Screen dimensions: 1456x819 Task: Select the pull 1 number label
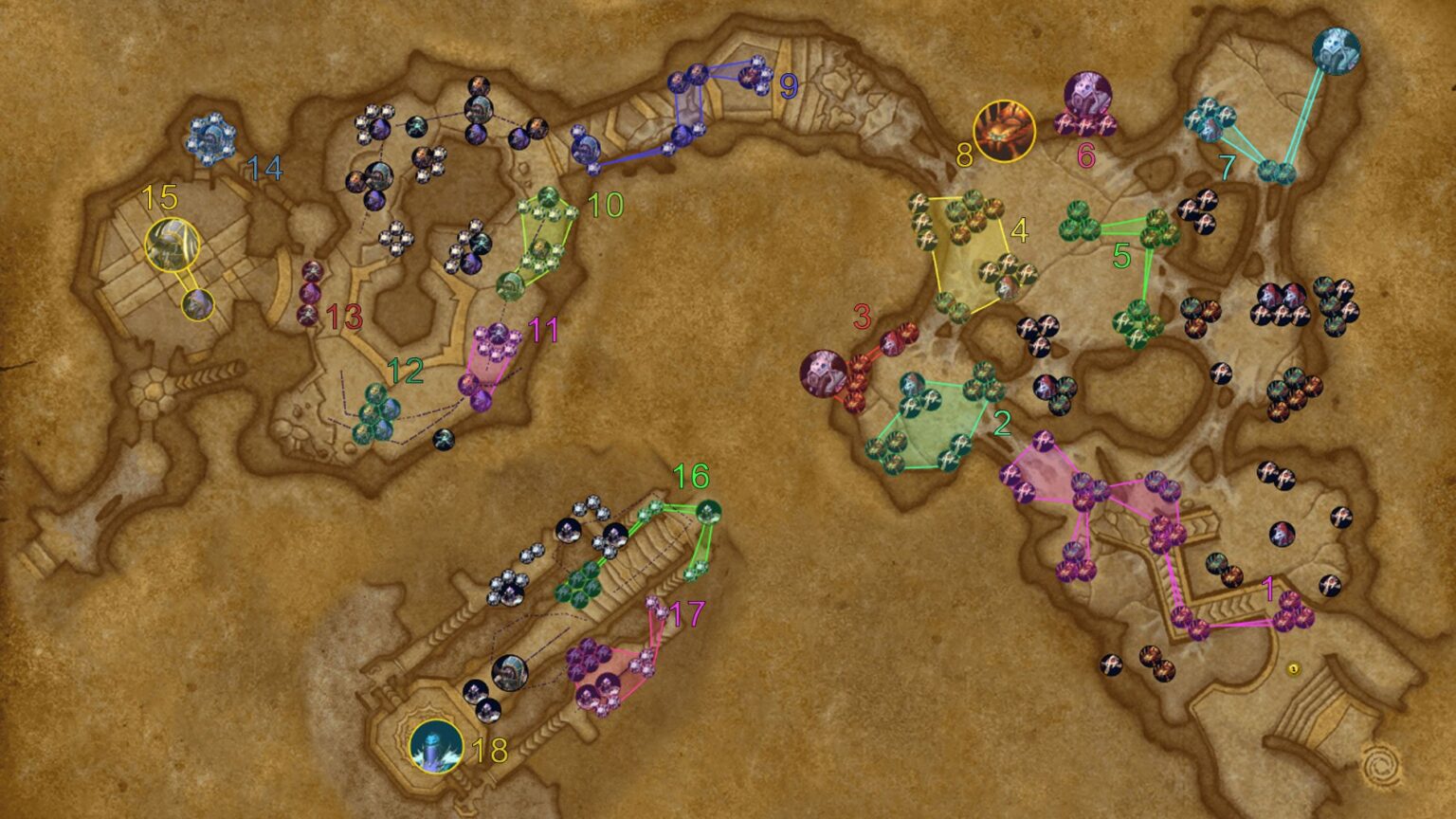[x=1269, y=589]
